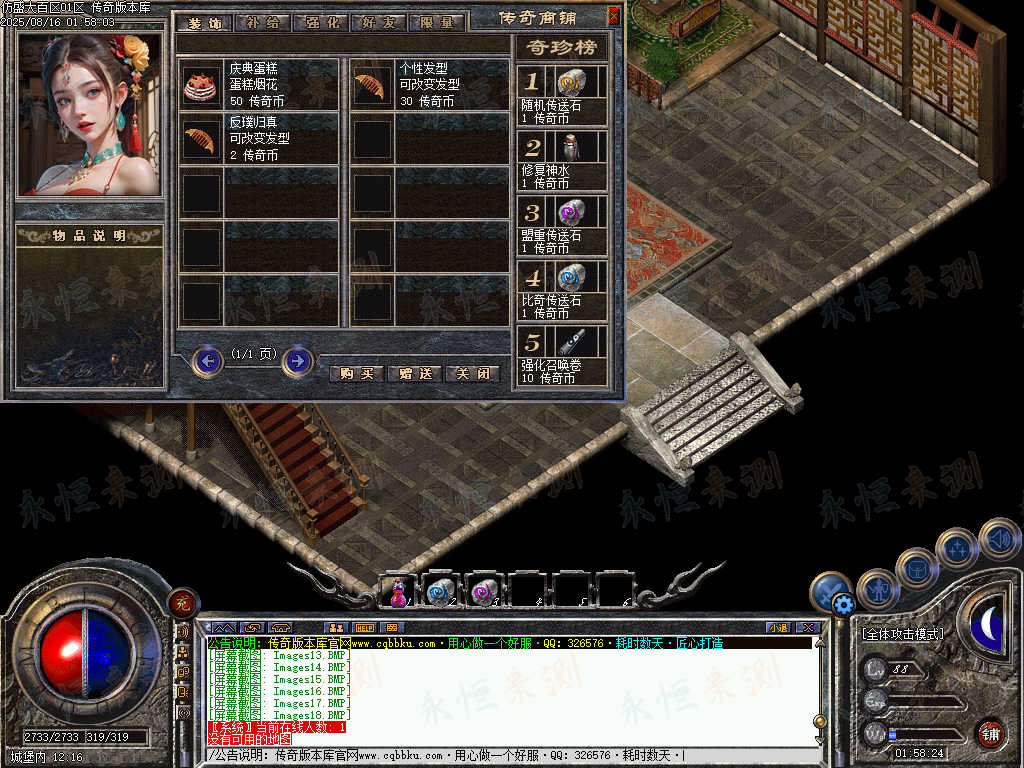The image size is (1024, 768).
Task: Select the 反璞归真 comb item
Action: (201, 140)
